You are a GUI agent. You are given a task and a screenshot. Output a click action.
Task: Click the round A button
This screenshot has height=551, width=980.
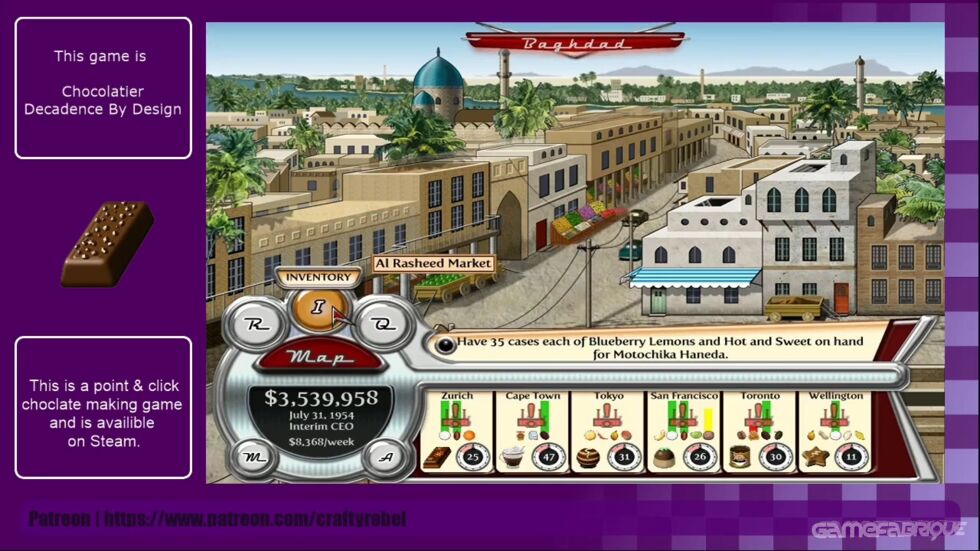click(382, 457)
